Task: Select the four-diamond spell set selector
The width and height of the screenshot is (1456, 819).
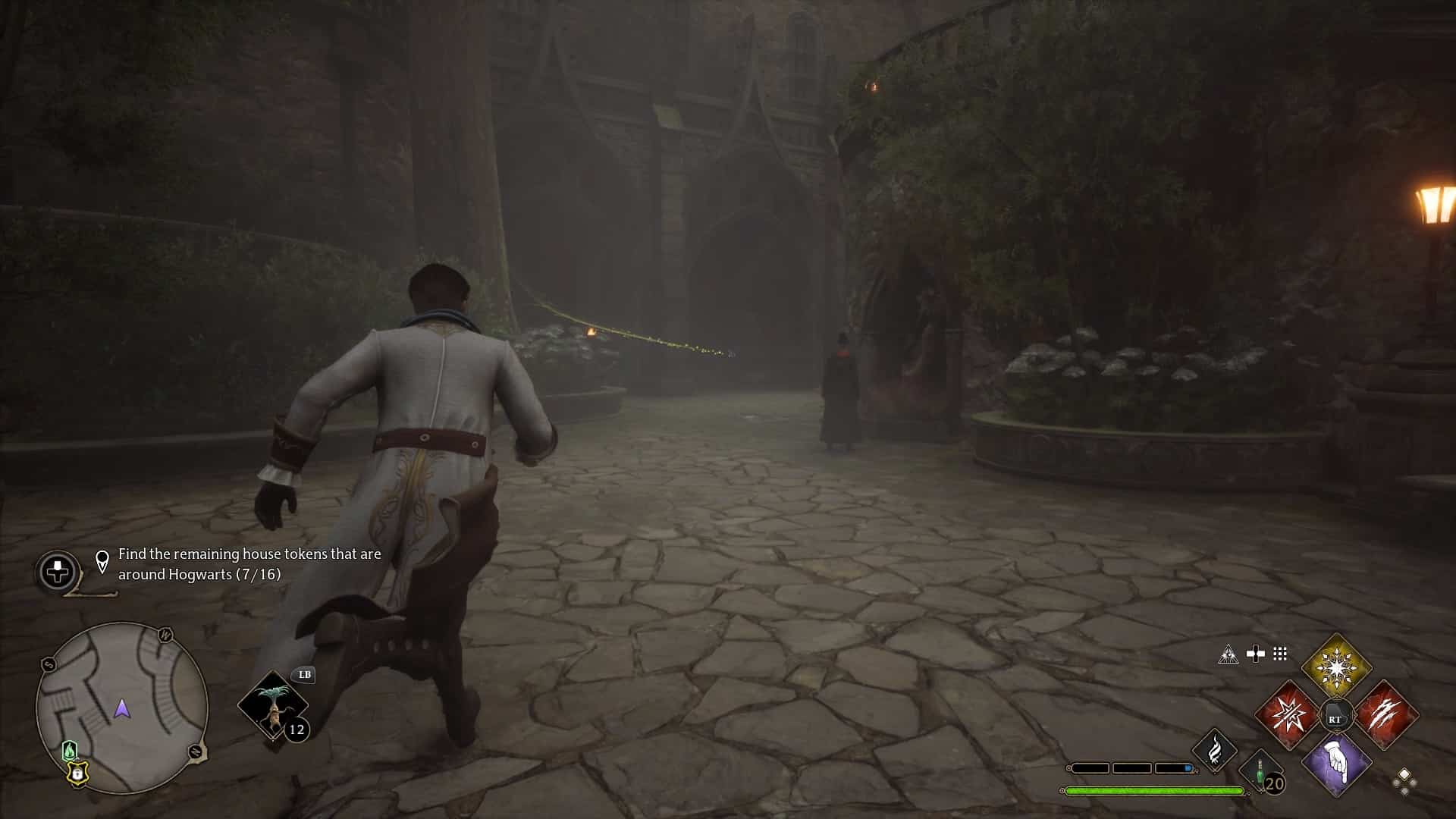Action: 1404,781
